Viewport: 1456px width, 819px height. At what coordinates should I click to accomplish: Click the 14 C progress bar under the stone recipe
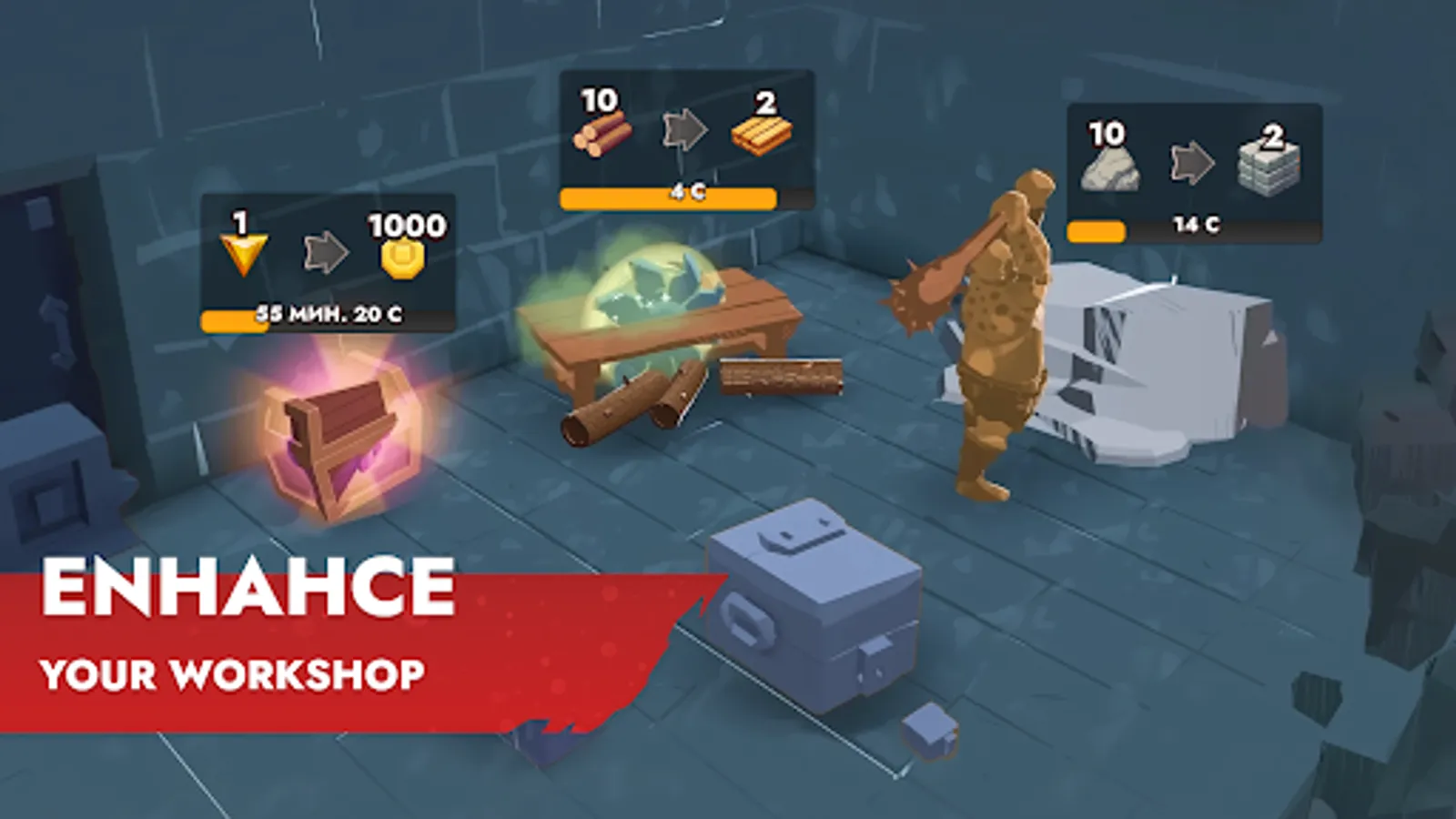point(1192,227)
